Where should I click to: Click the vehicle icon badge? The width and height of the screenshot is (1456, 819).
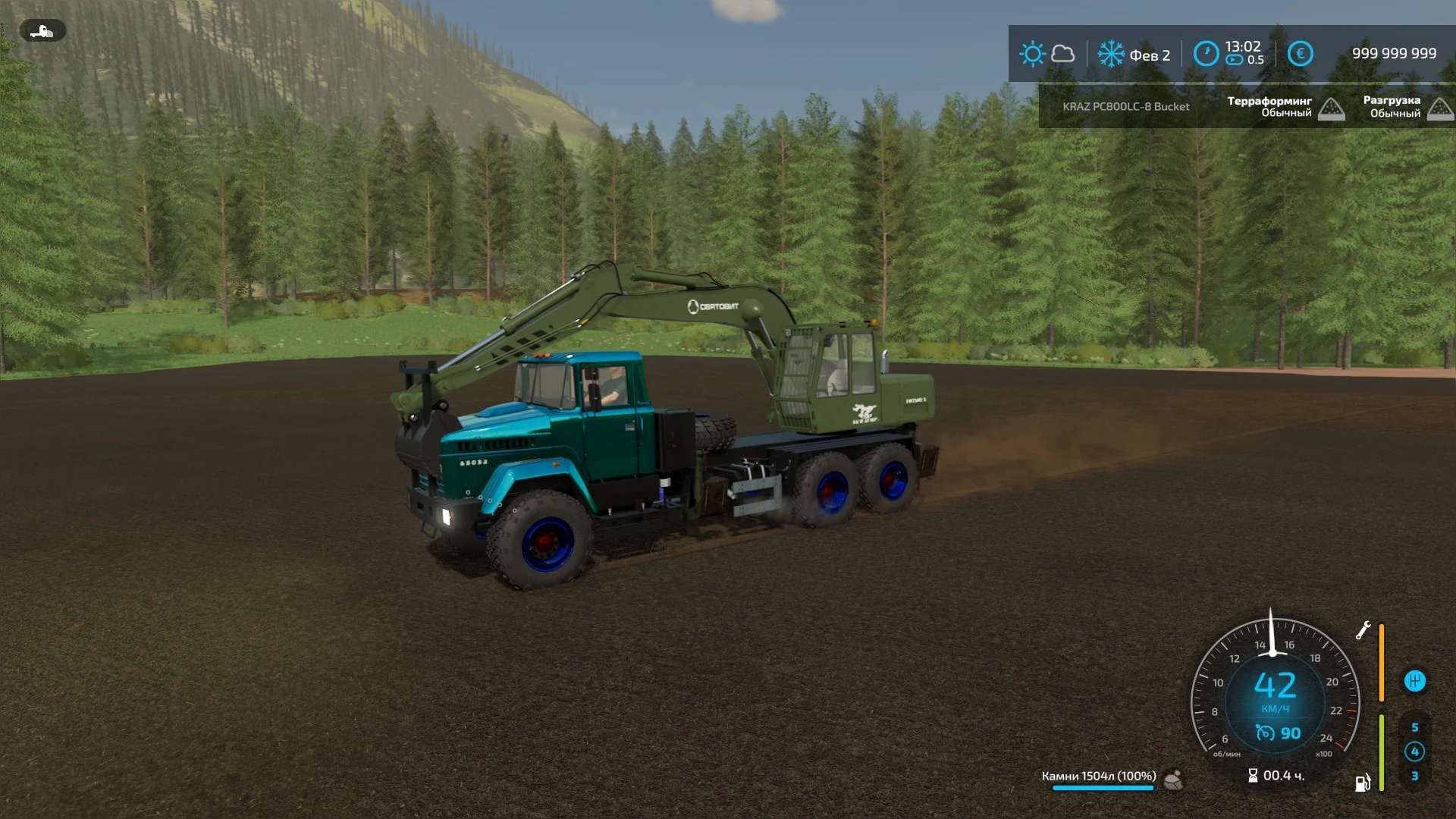(42, 31)
